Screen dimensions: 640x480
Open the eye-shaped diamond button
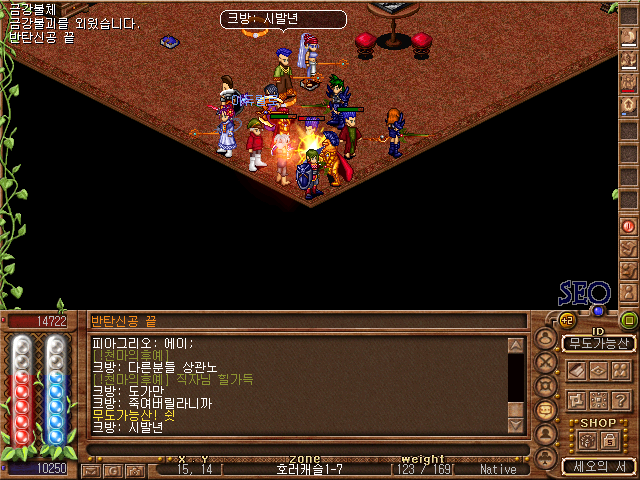[598, 370]
